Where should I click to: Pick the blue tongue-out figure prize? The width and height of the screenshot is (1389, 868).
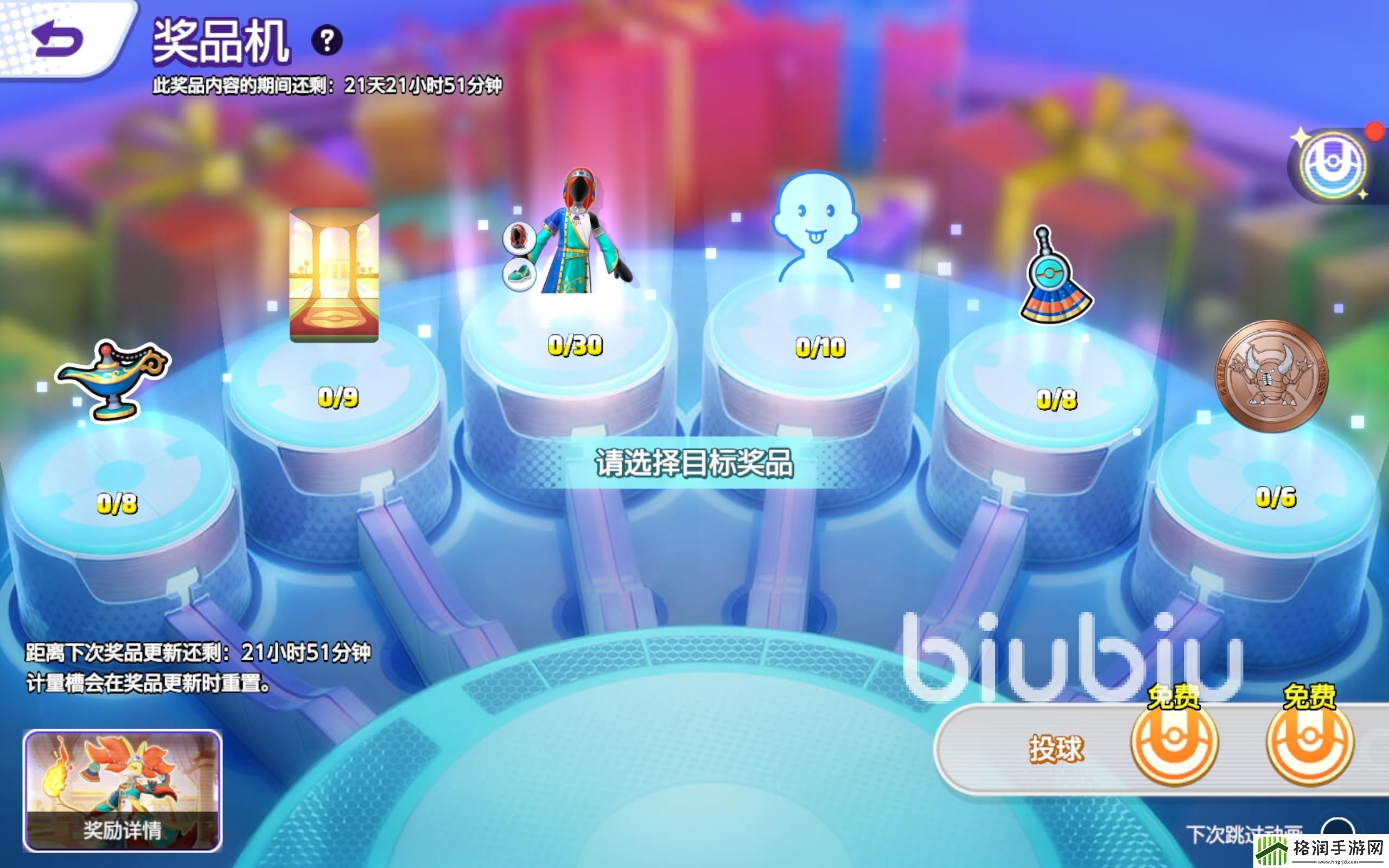click(x=815, y=227)
